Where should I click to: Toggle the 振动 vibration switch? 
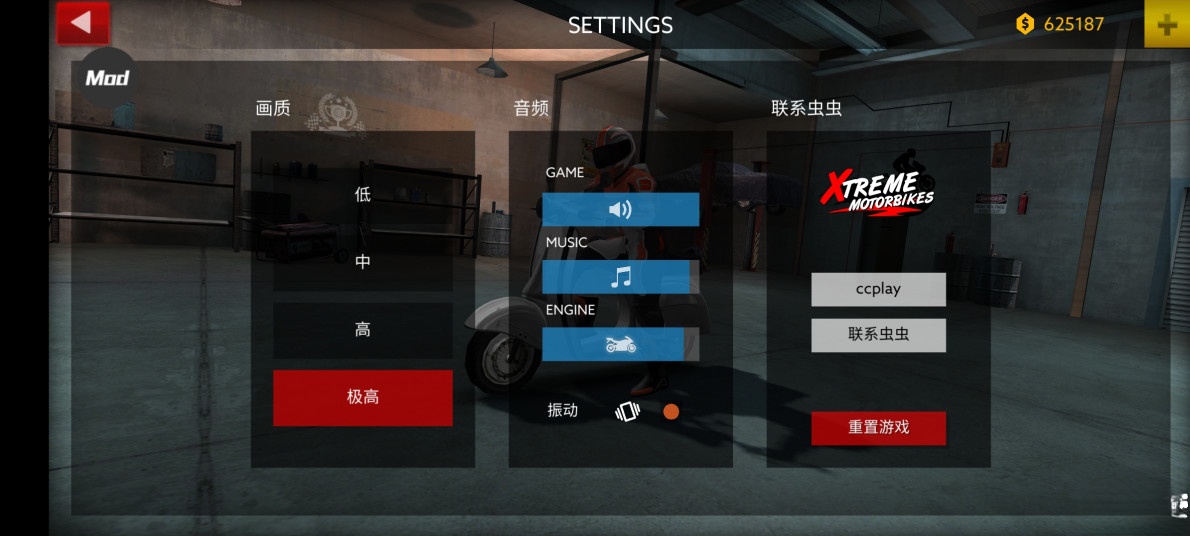coord(670,411)
